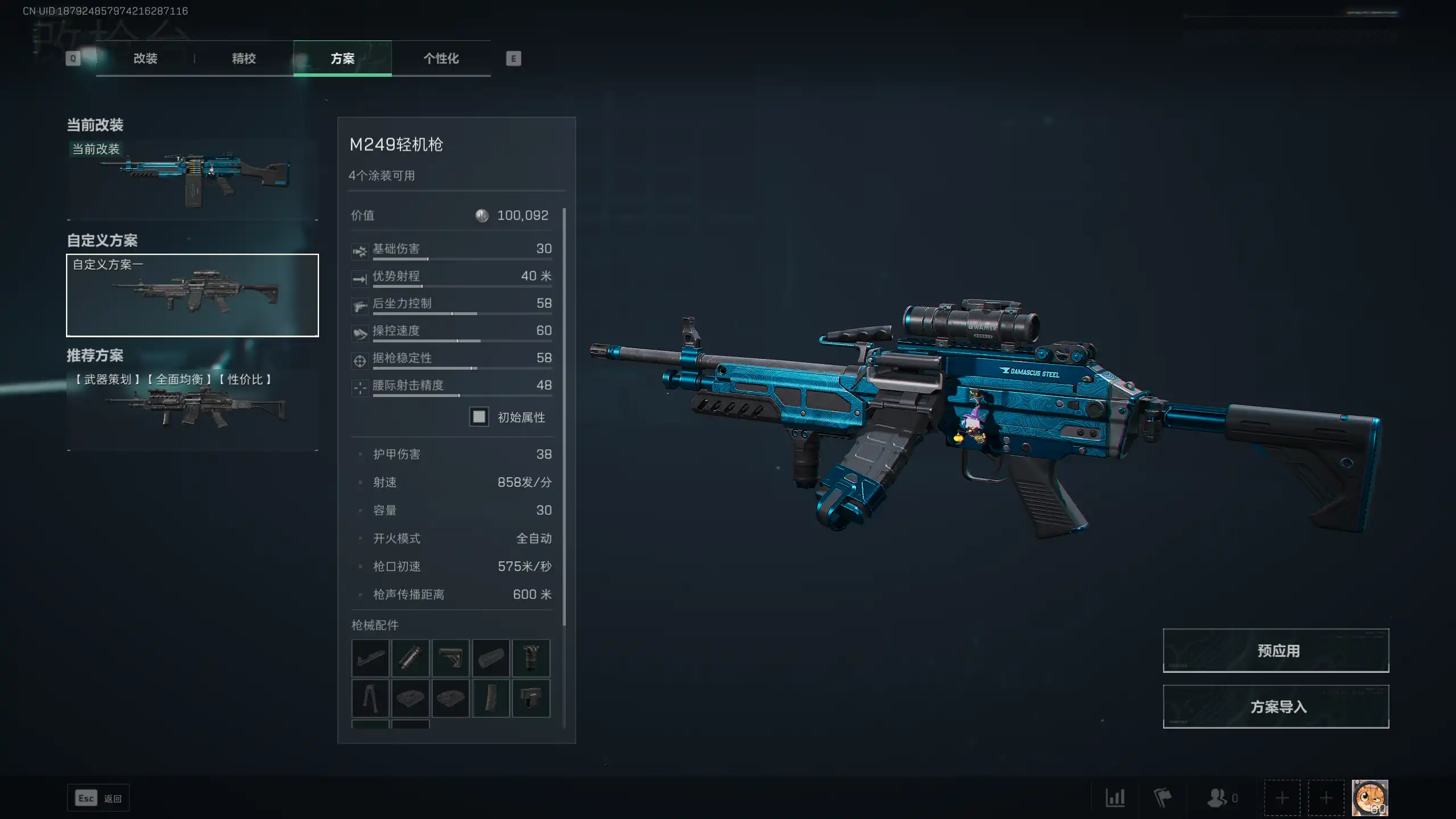Open 方案导入 to import a loadout
Image resolution: width=1456 pixels, height=819 pixels.
coord(1276,706)
